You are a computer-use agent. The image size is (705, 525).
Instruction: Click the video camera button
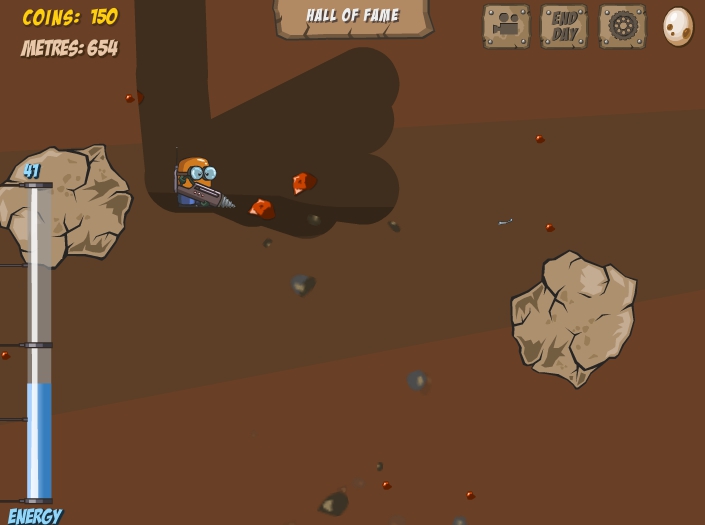[x=506, y=26]
